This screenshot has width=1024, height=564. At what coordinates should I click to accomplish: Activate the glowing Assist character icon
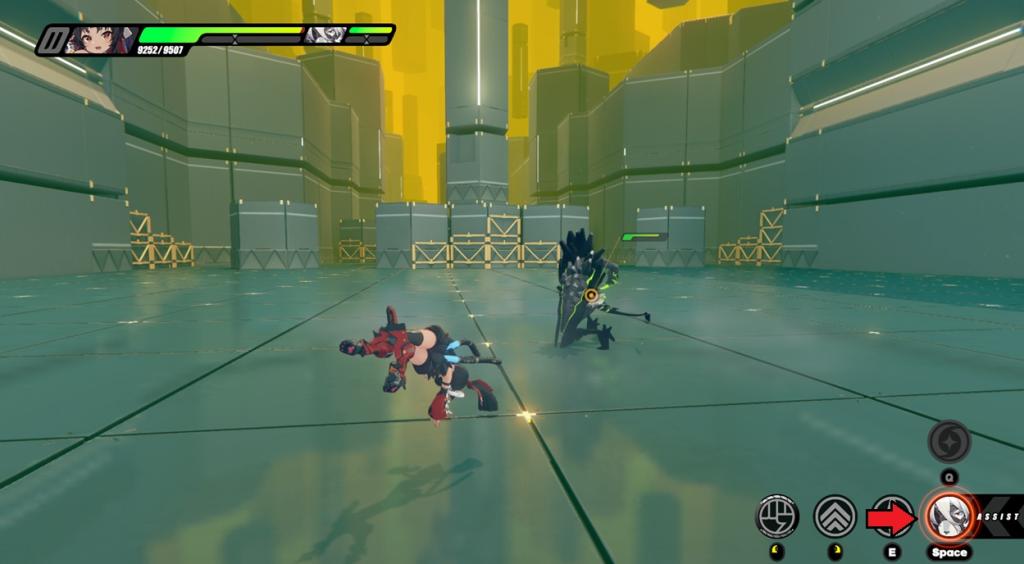[x=947, y=516]
